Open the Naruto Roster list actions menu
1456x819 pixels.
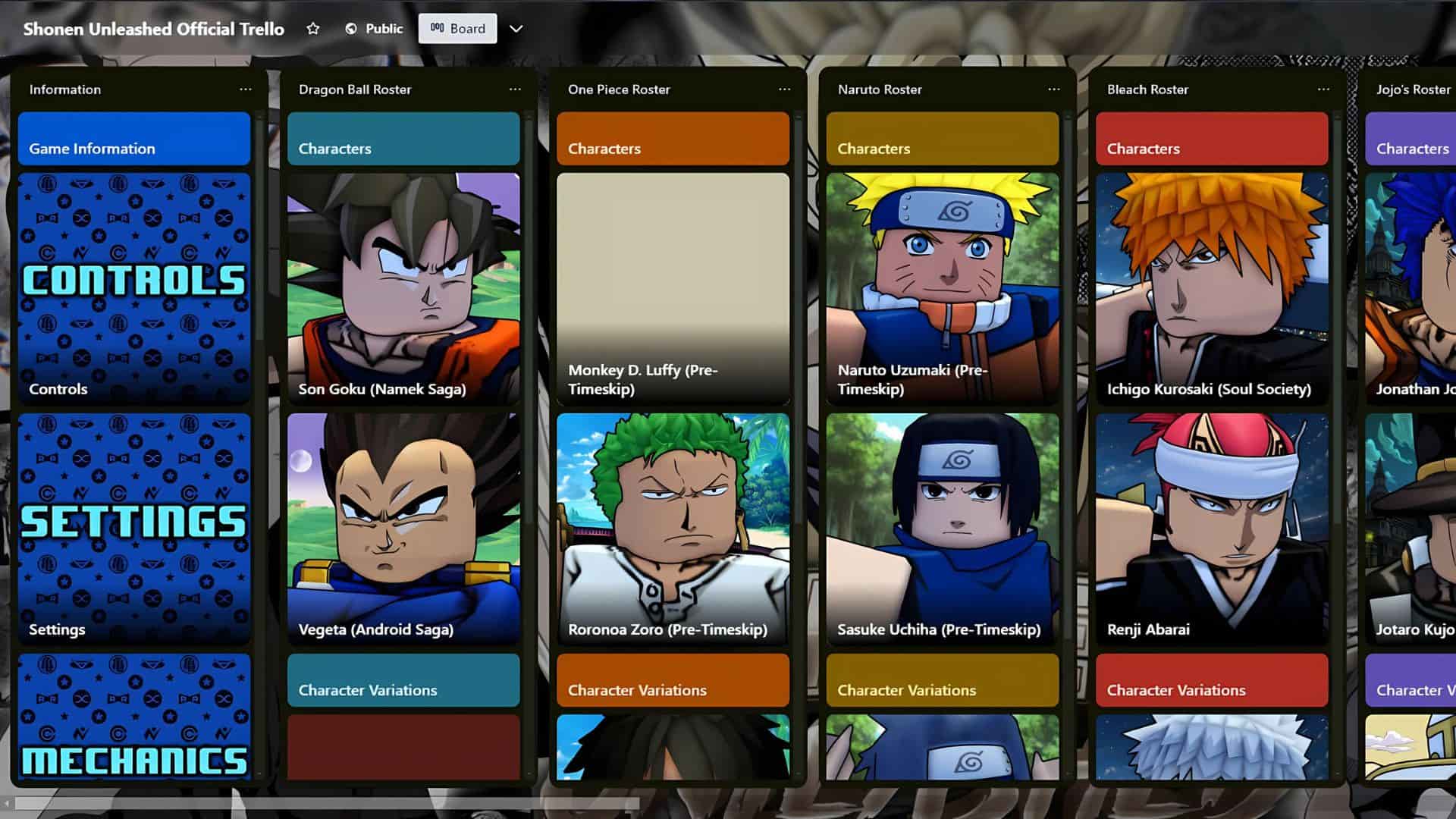(x=1054, y=89)
